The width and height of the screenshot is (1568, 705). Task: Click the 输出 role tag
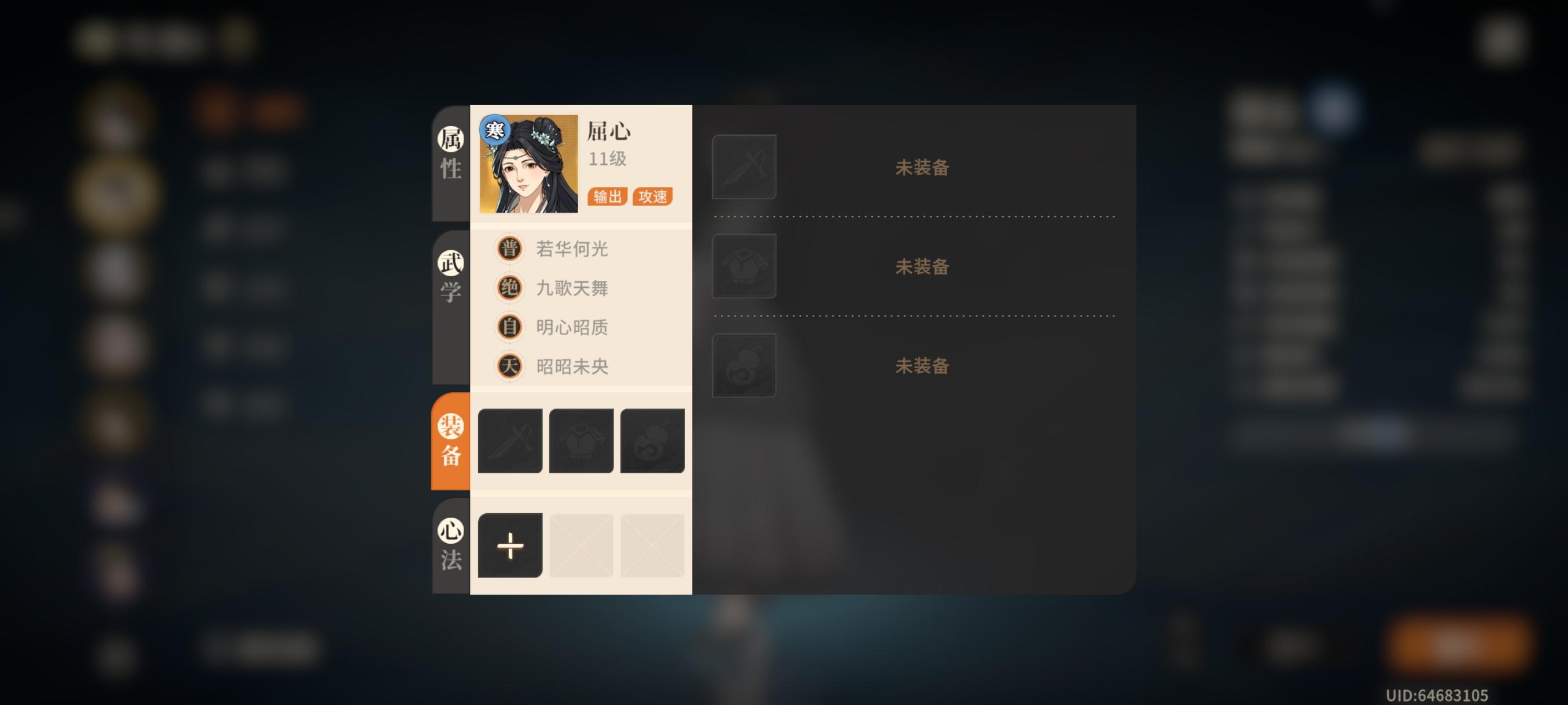click(607, 196)
